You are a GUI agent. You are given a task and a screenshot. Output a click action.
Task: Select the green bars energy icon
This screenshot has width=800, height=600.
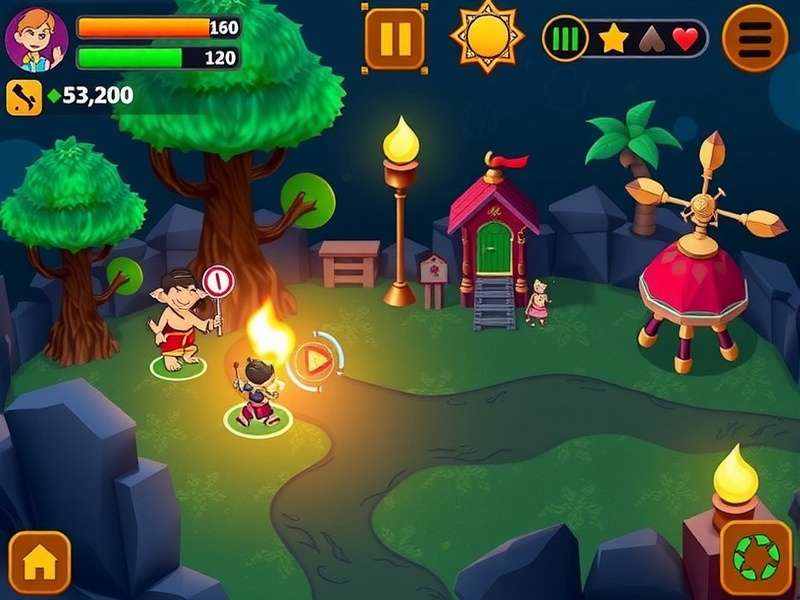[x=565, y=39]
